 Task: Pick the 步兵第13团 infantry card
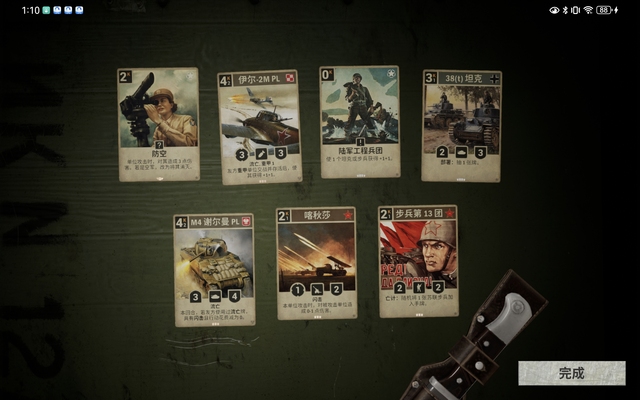[418, 261]
